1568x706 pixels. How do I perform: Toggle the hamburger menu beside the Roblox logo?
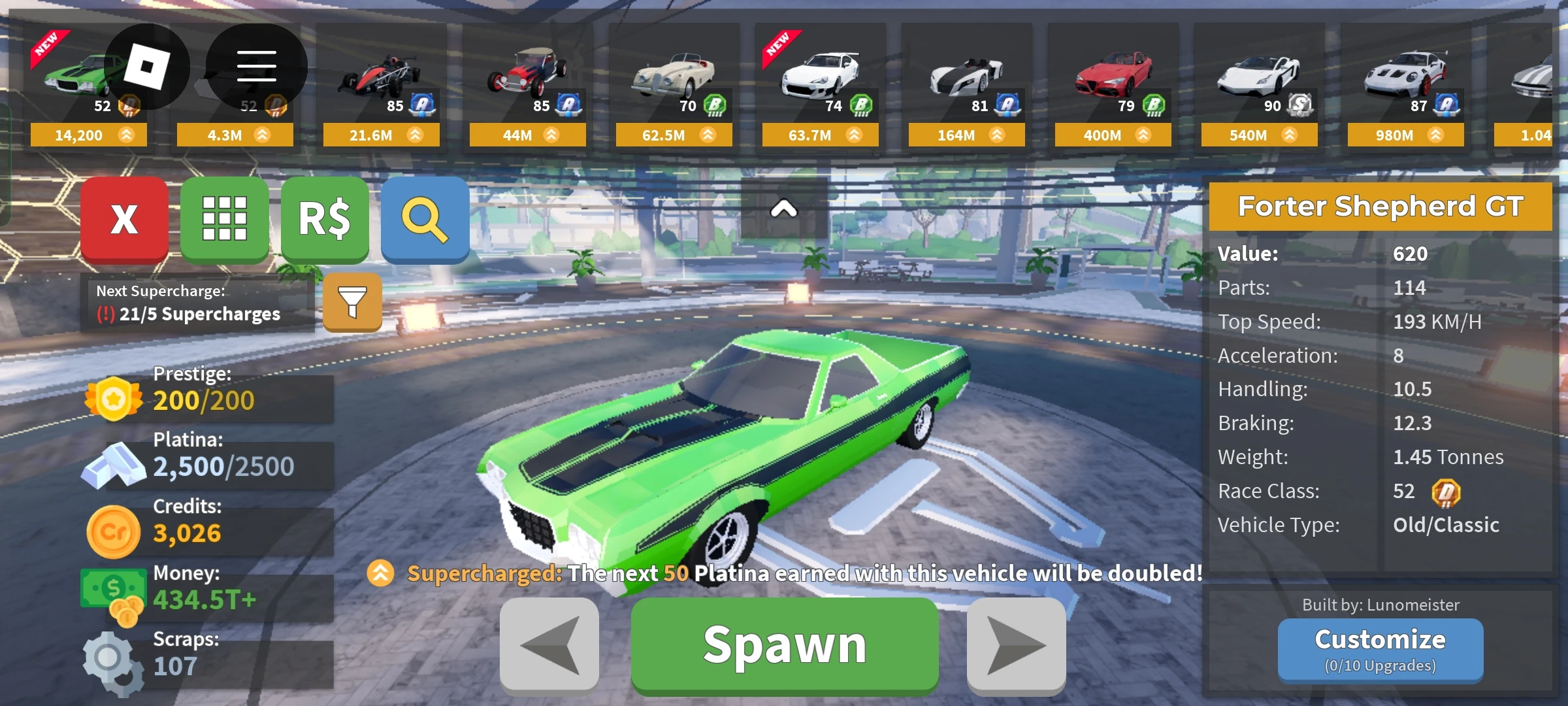pyautogui.click(x=256, y=66)
